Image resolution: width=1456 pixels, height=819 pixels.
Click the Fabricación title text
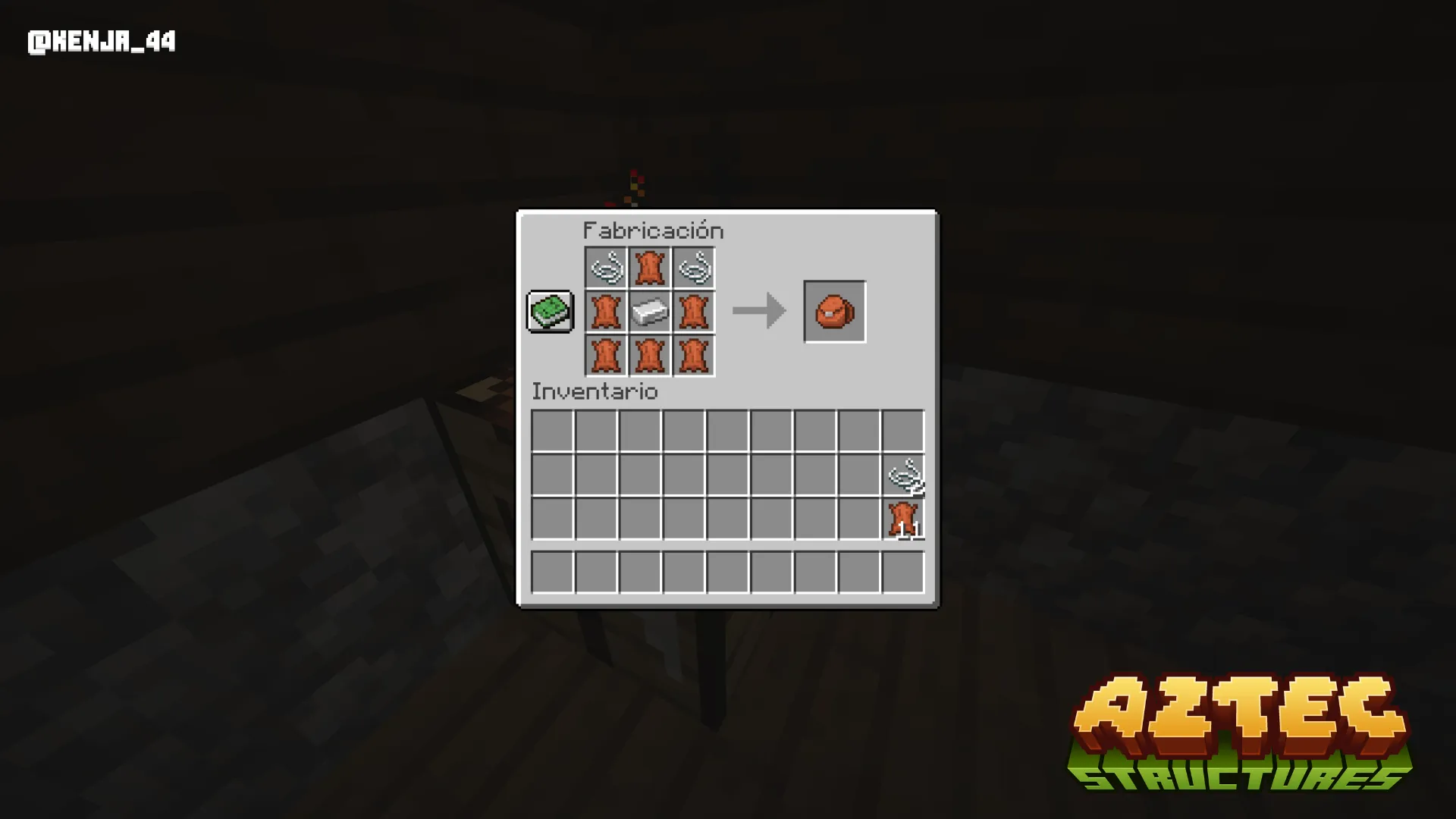[x=653, y=231]
